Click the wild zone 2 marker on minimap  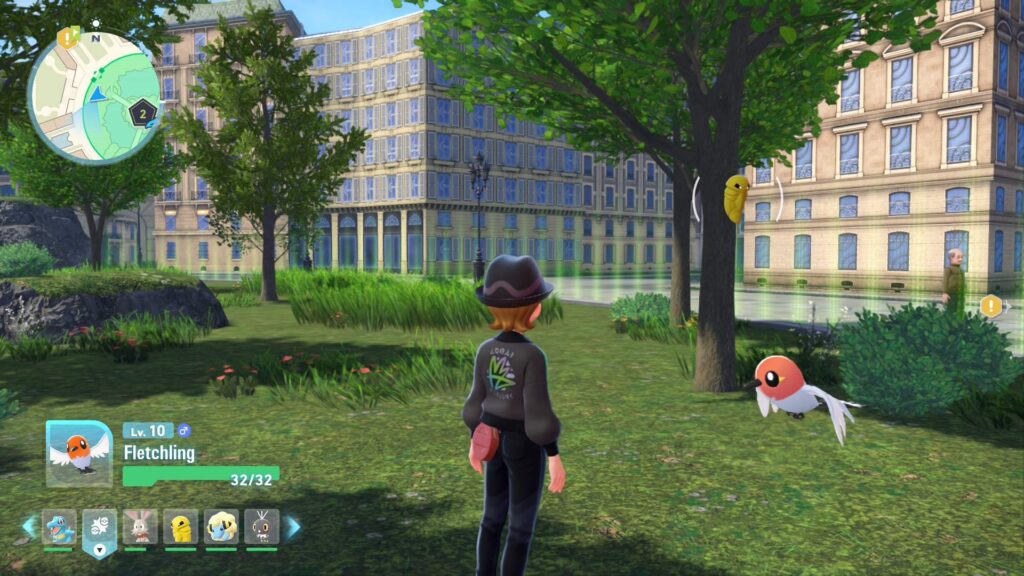144,112
